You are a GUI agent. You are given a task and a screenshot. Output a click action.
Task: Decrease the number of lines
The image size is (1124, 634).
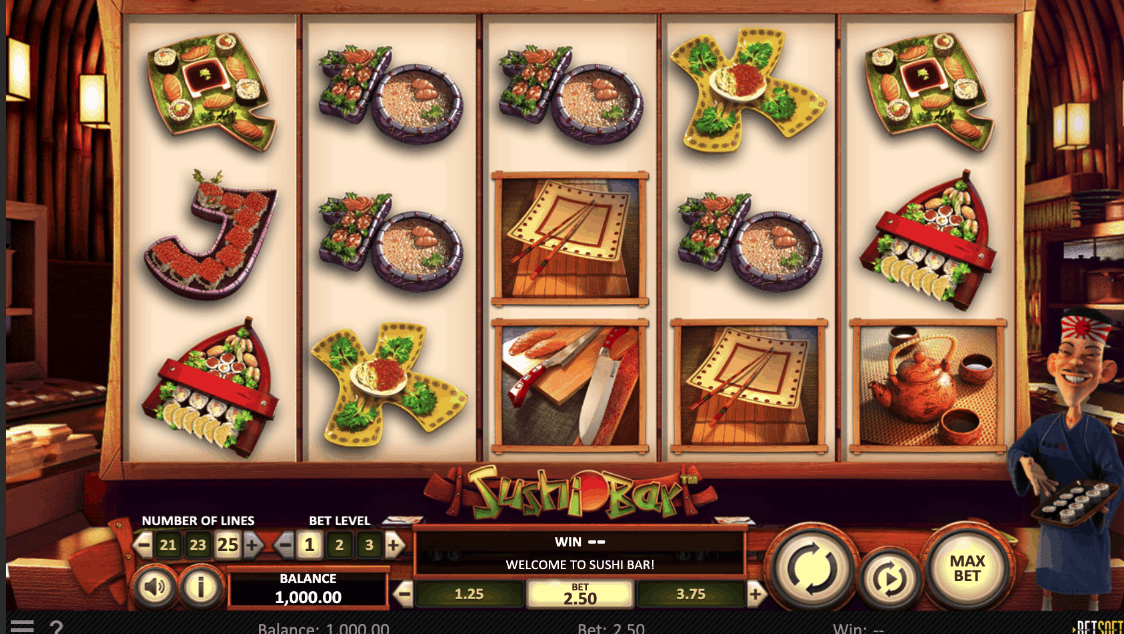pyautogui.click(x=143, y=545)
